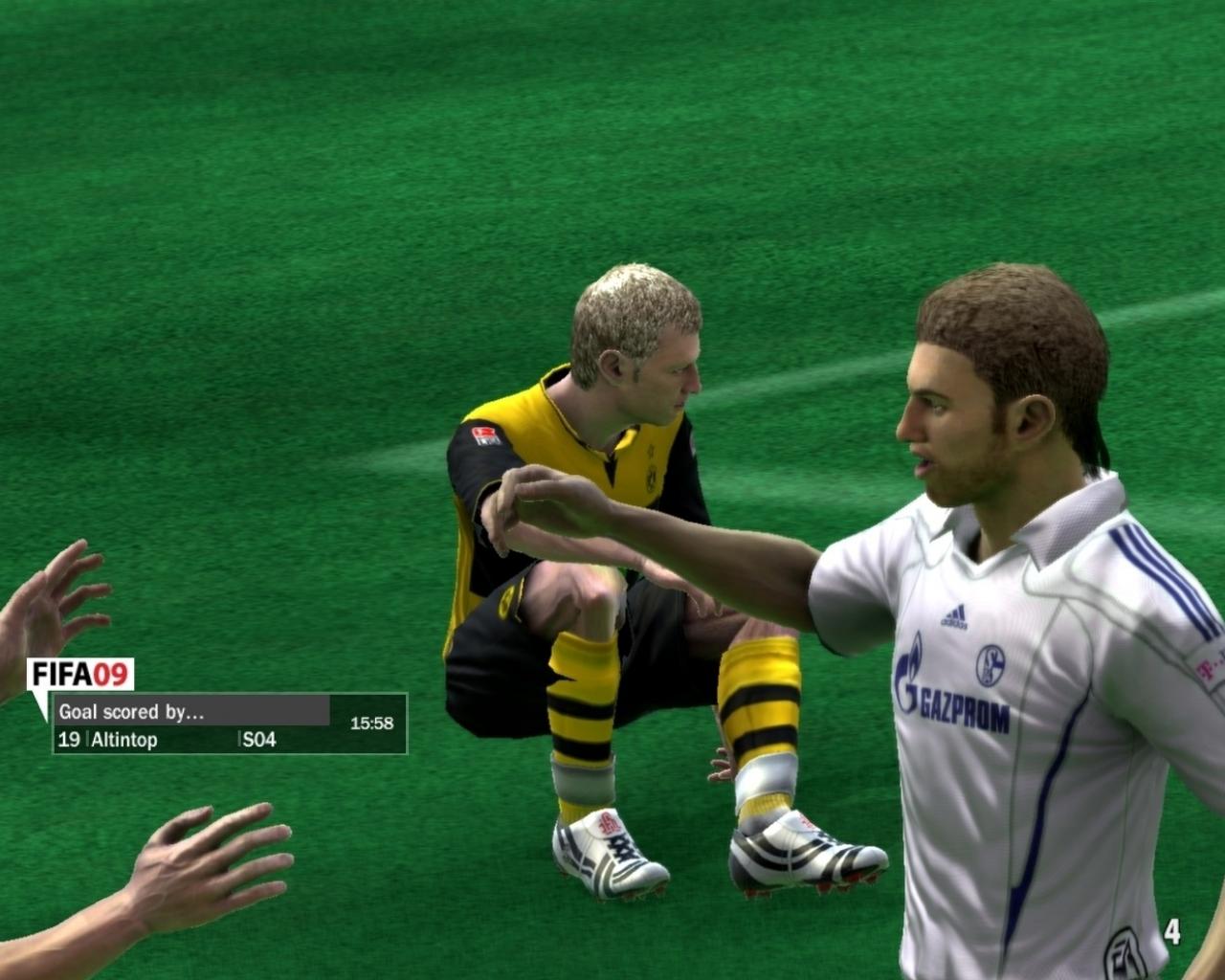Click the Altintop player name

[122, 738]
